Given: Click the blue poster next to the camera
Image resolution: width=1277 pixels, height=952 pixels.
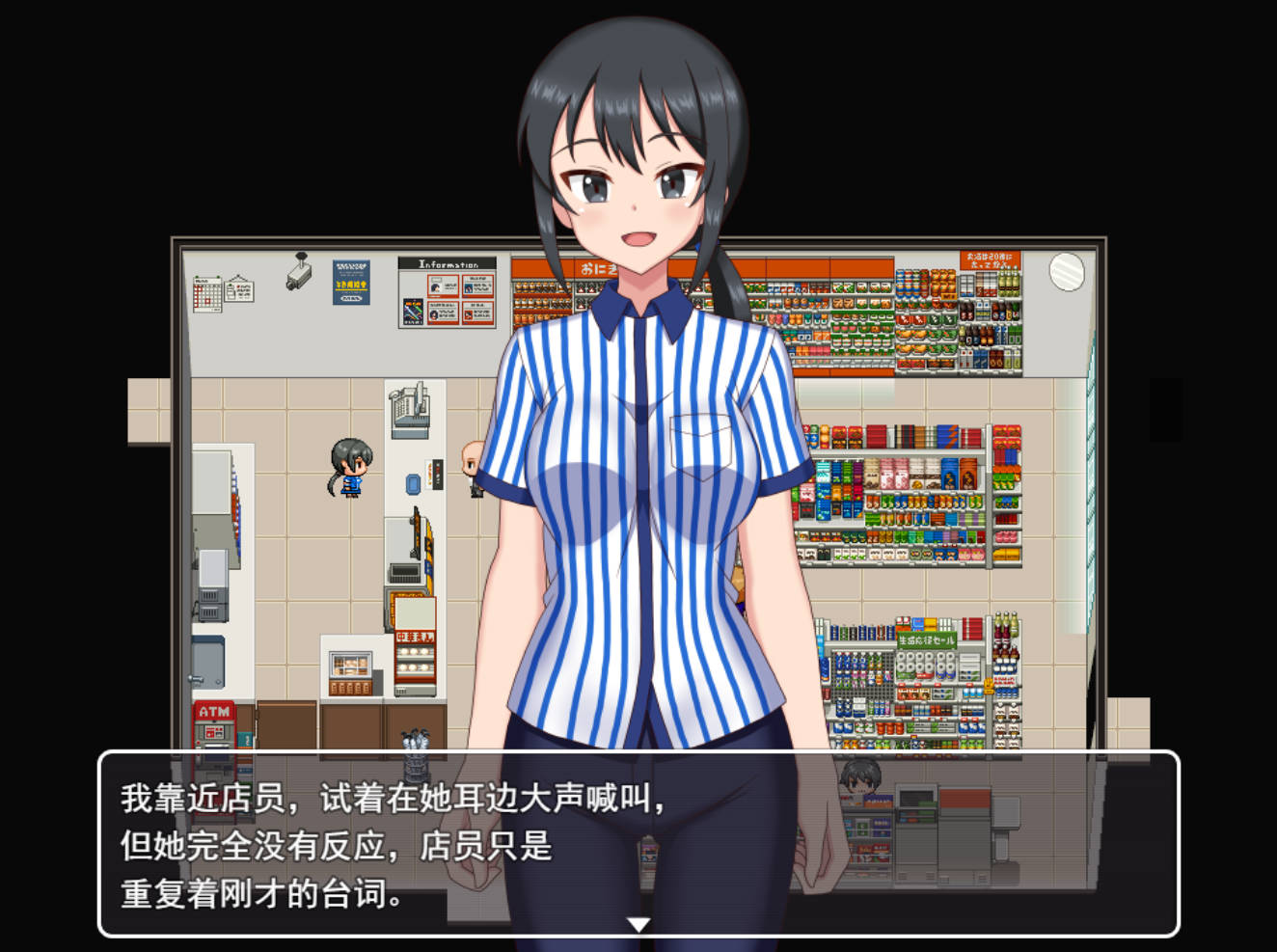Looking at the screenshot, I should click(x=351, y=282).
